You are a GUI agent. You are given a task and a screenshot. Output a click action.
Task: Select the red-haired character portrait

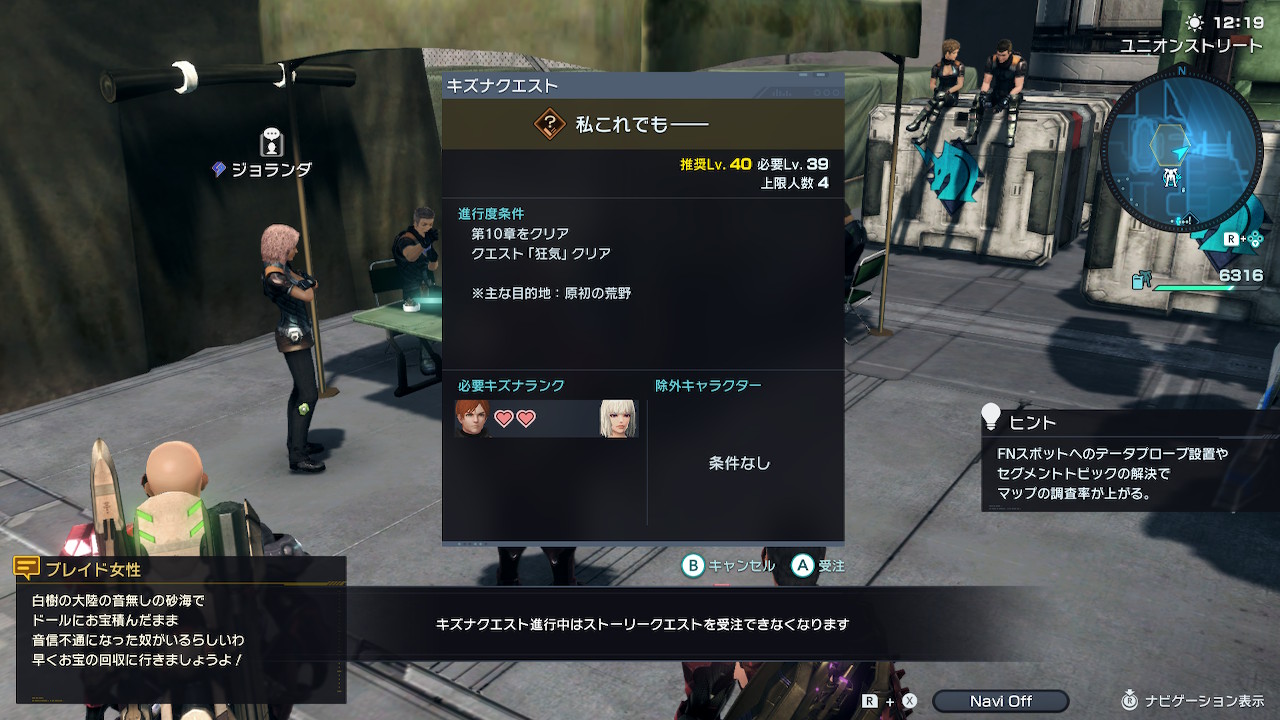click(x=472, y=419)
